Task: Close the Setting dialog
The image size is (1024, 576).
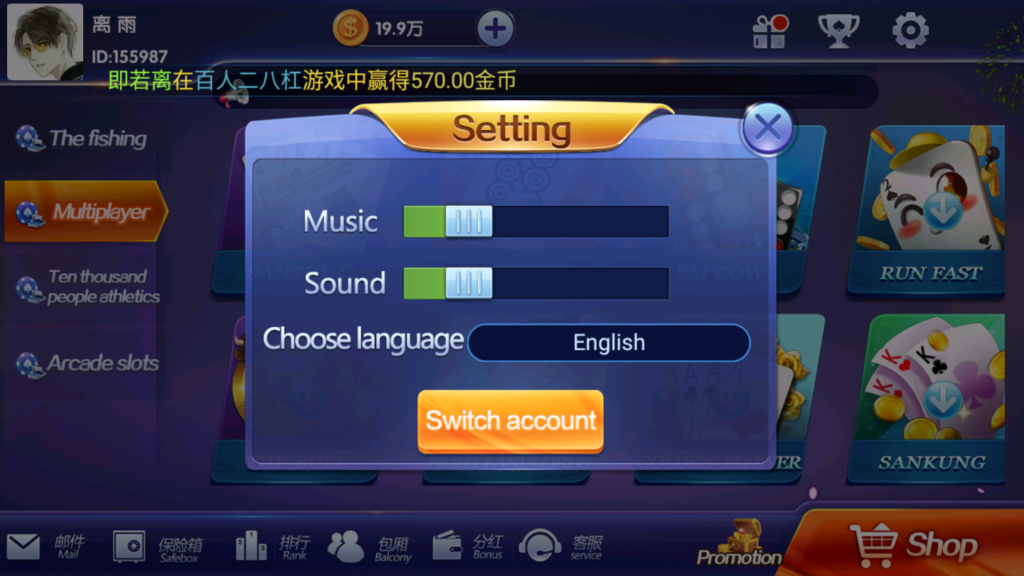Action: tap(767, 128)
